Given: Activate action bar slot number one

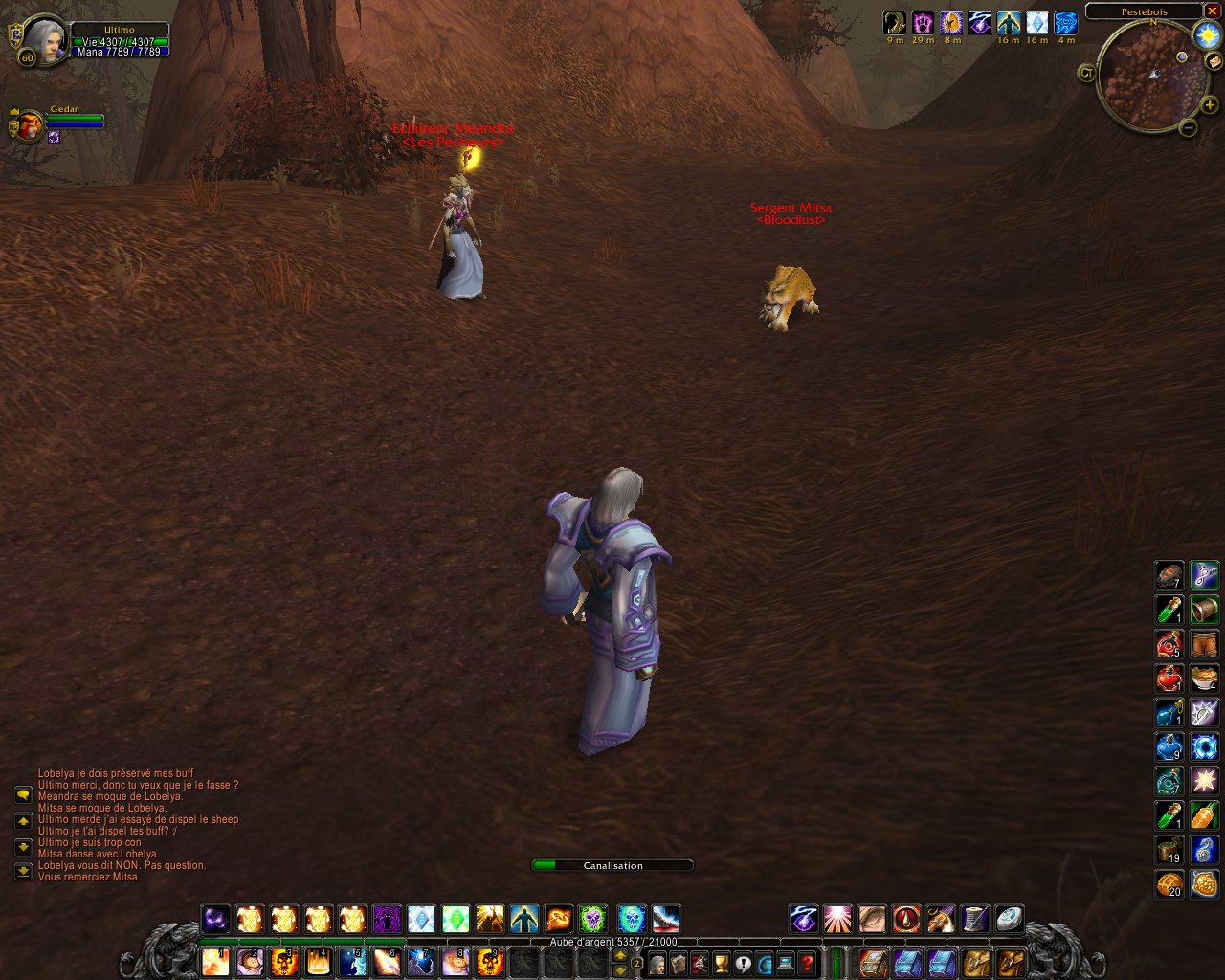Looking at the screenshot, I should (215, 961).
